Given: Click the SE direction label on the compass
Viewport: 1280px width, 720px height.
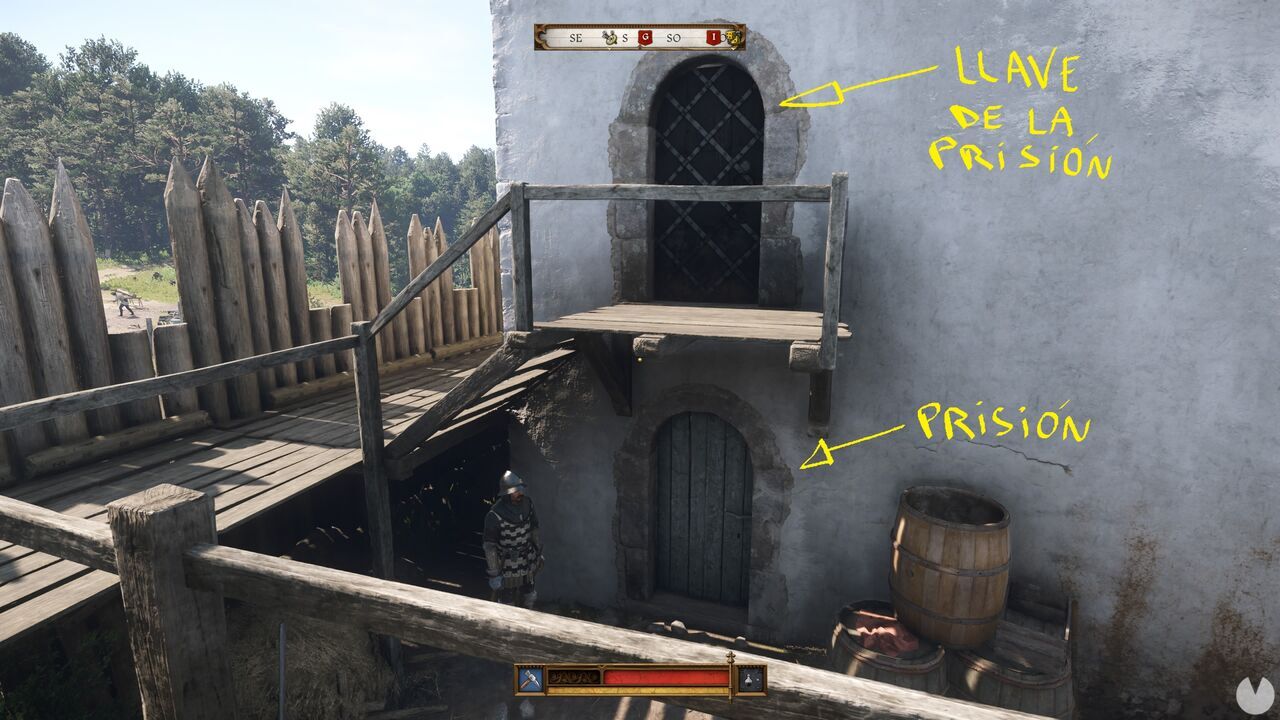Looking at the screenshot, I should 575,37.
